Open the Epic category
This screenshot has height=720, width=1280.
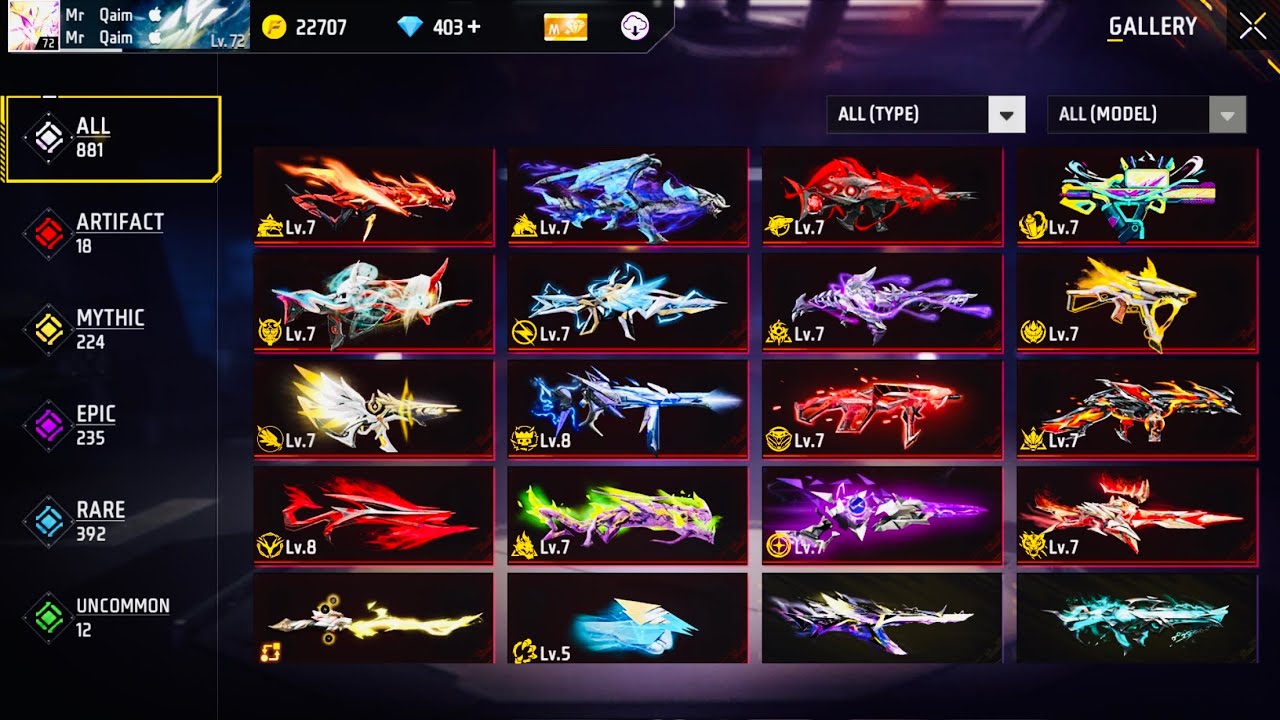pos(112,425)
